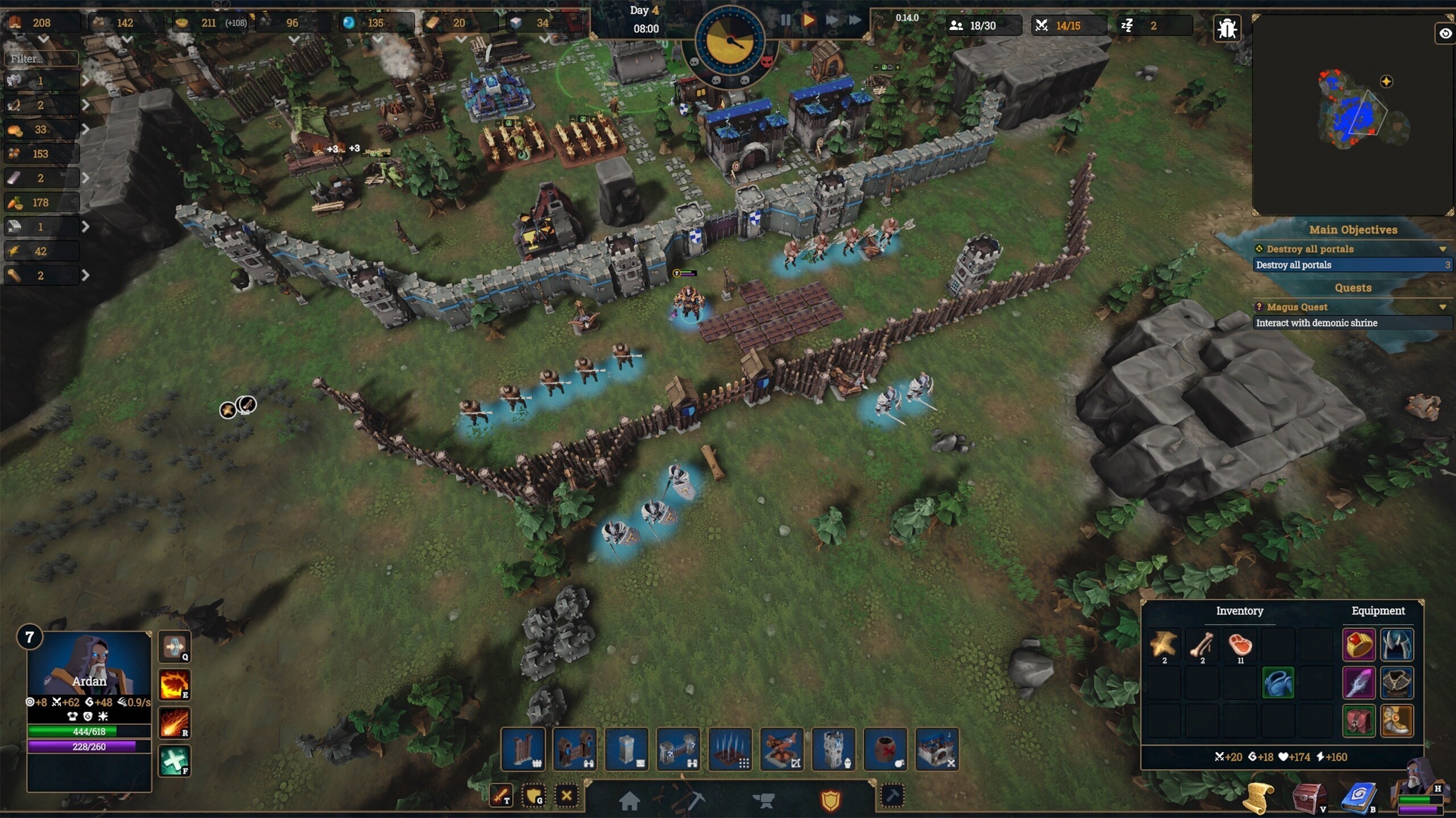Collapse the Destroy all portals objective
This screenshot has width=1456, height=818.
click(1442, 249)
